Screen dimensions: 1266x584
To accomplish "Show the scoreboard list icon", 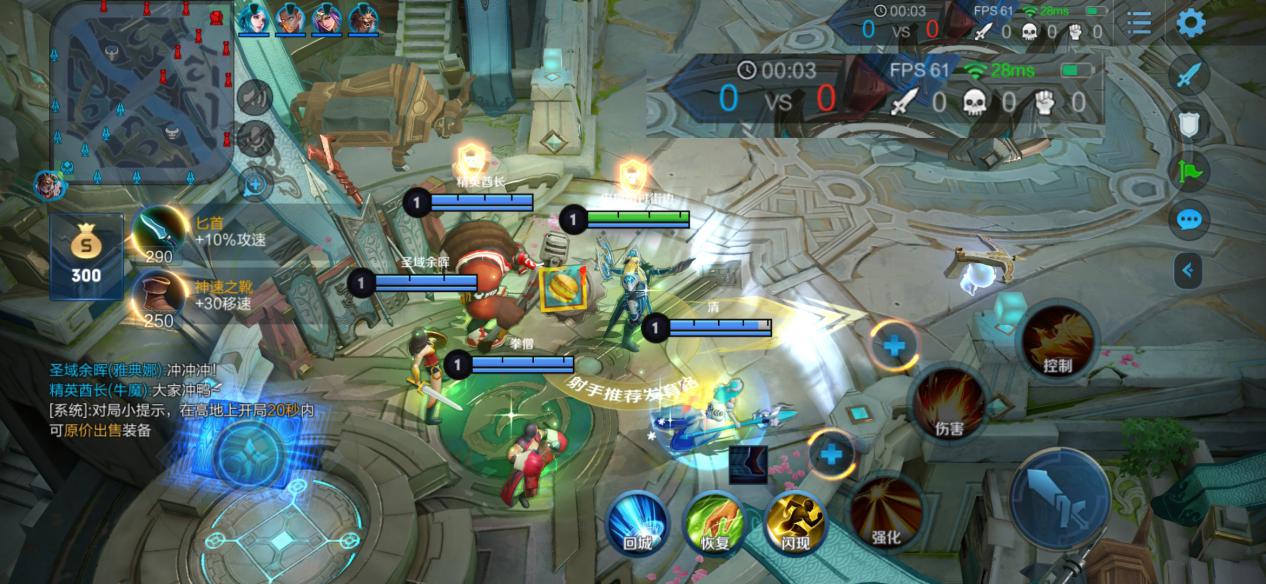I will [1139, 22].
